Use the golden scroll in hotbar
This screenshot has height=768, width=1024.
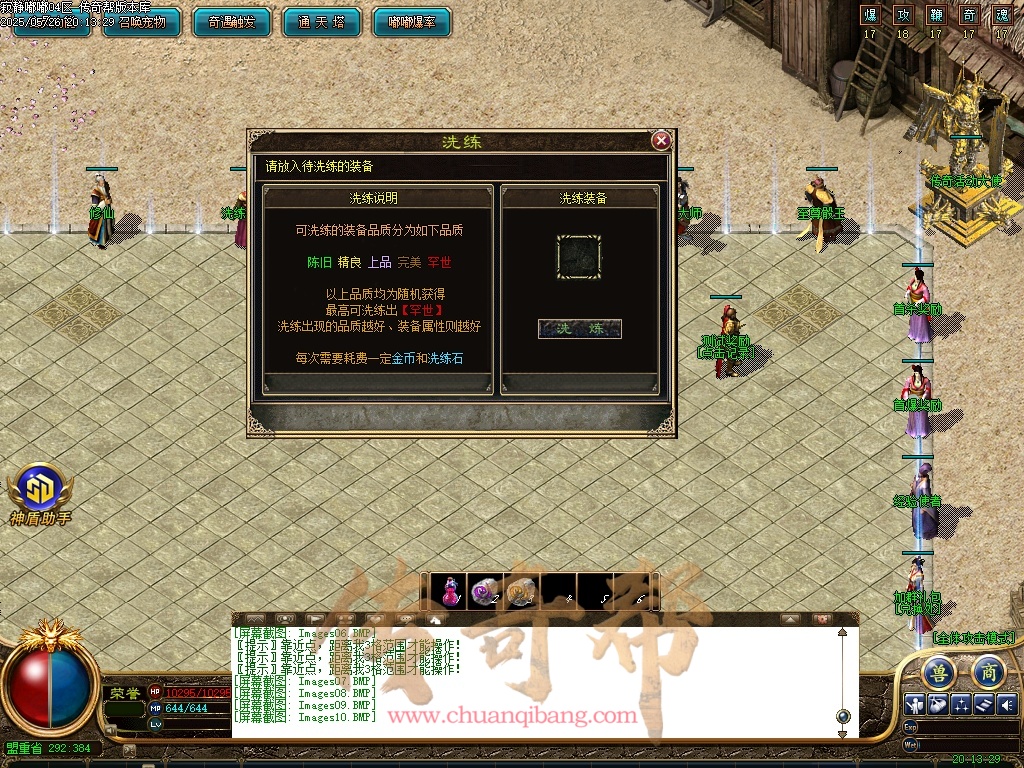tap(520, 592)
